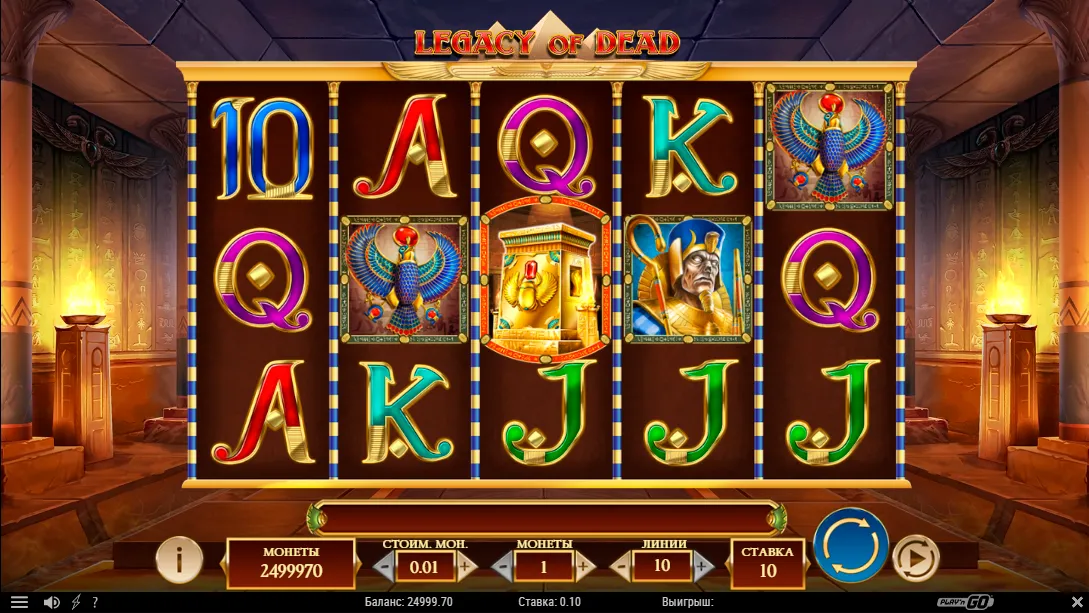Toggle the sound speaker icon
The image size is (1089, 613).
point(51,602)
